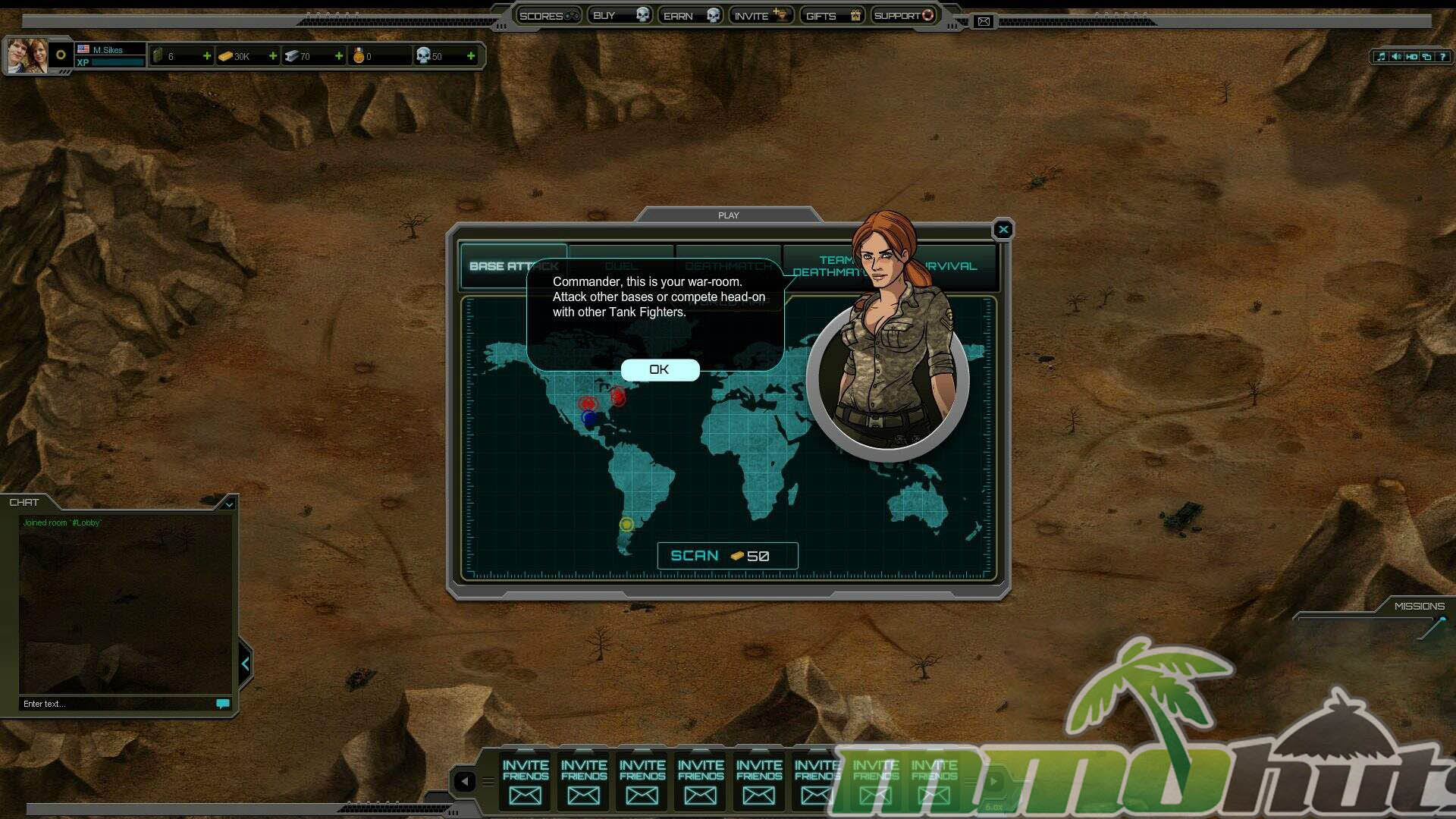Open the Scores menu

[548, 15]
